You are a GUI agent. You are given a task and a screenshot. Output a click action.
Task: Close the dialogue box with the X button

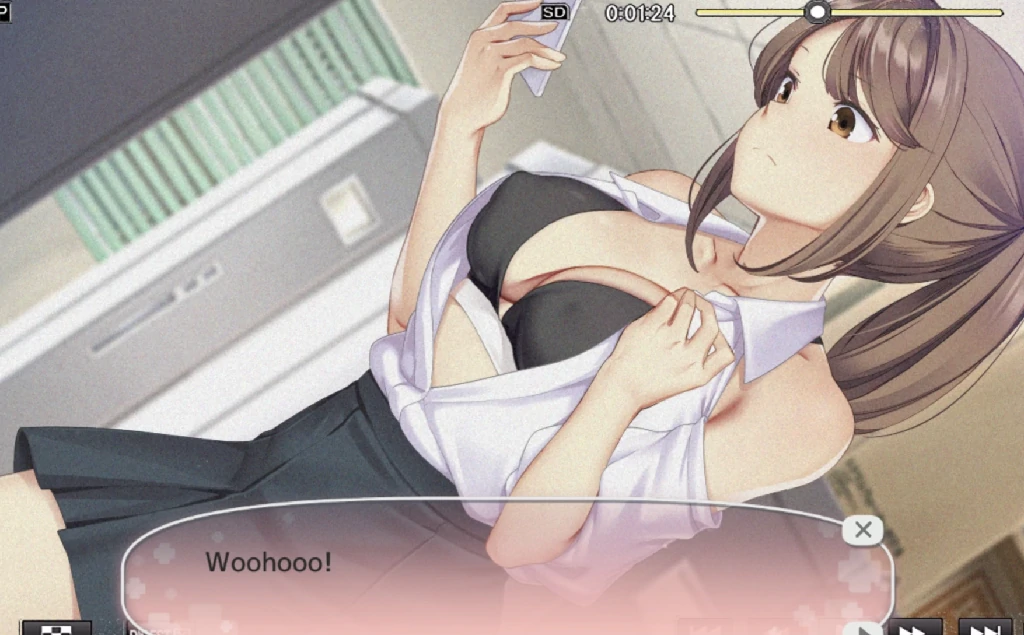pyautogui.click(x=863, y=530)
